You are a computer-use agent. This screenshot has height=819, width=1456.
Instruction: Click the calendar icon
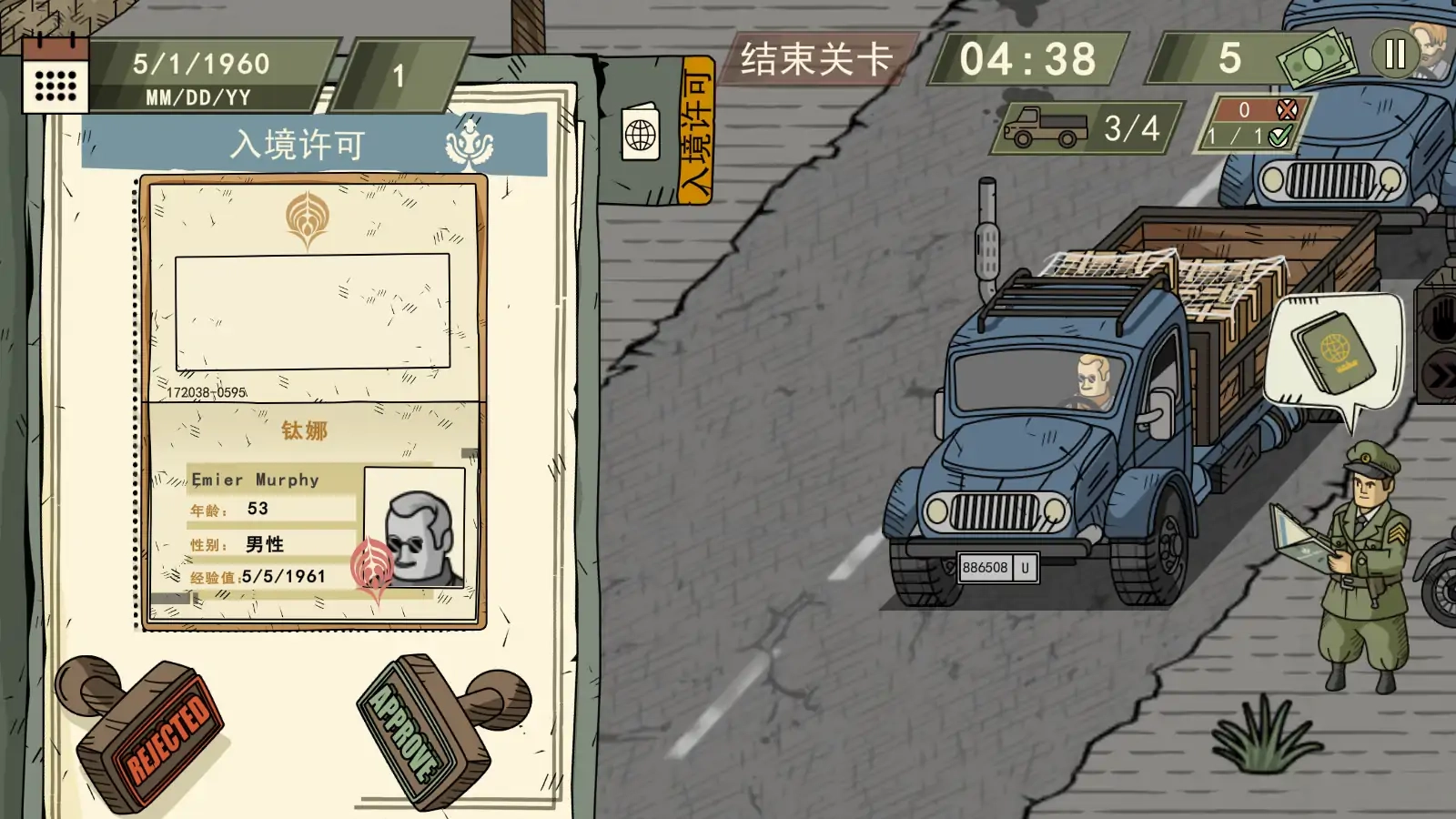(55, 73)
